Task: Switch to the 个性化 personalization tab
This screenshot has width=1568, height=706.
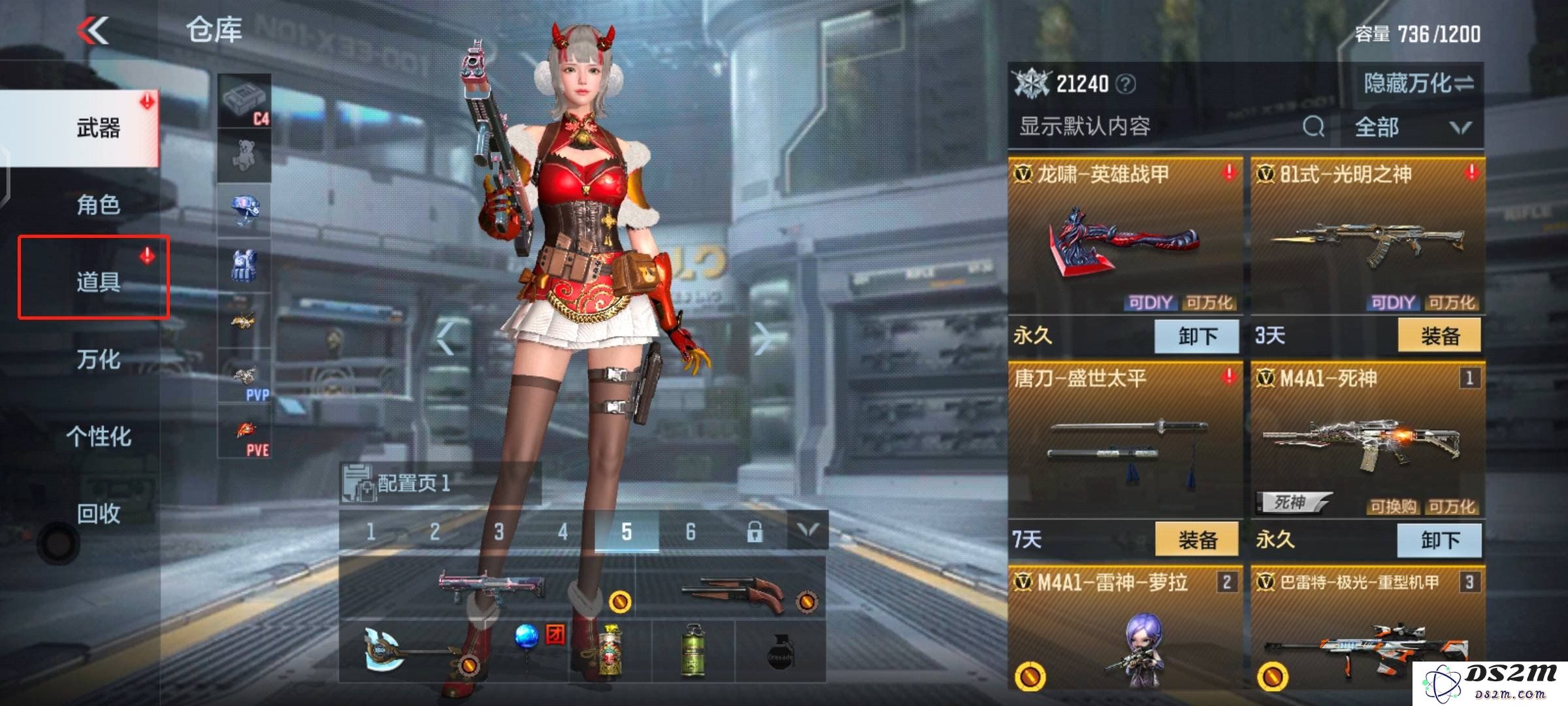Action: coord(98,436)
